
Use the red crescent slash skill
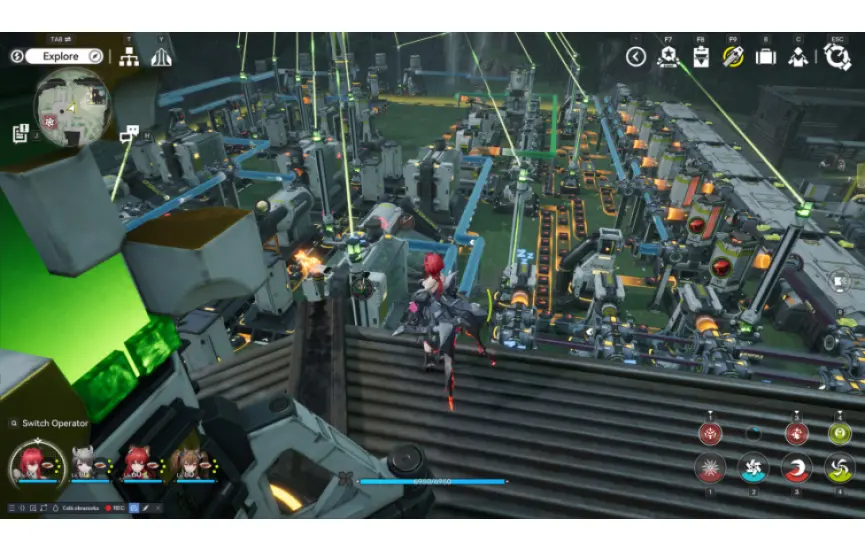(x=797, y=468)
